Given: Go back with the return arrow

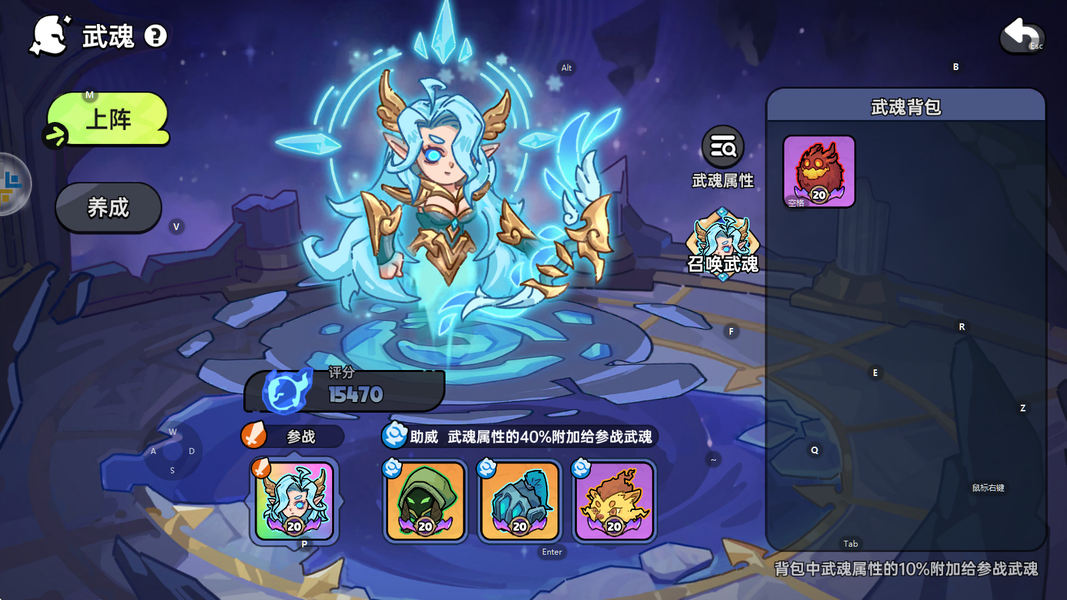Looking at the screenshot, I should click(x=1021, y=37).
